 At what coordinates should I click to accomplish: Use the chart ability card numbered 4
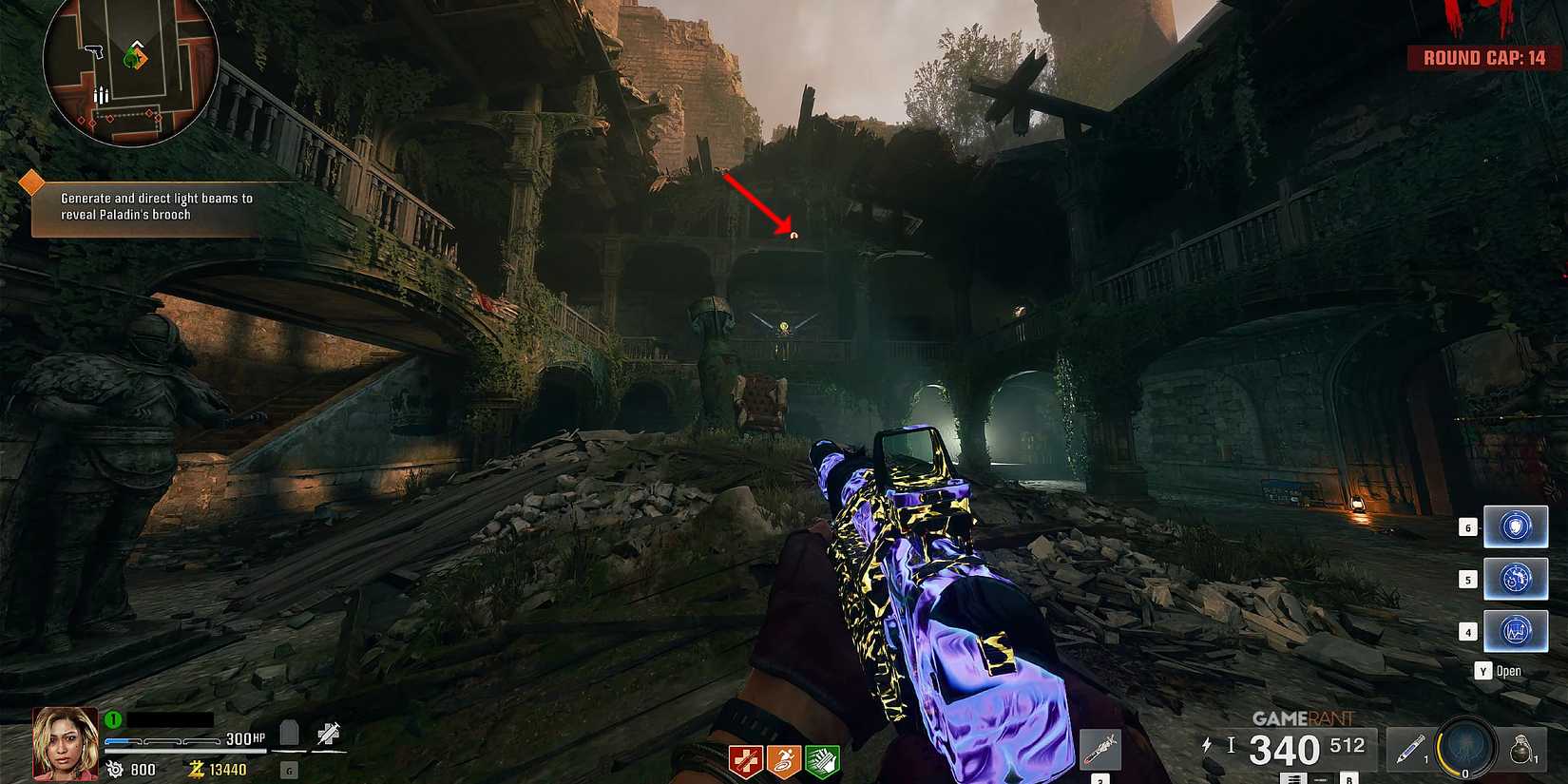1515,630
